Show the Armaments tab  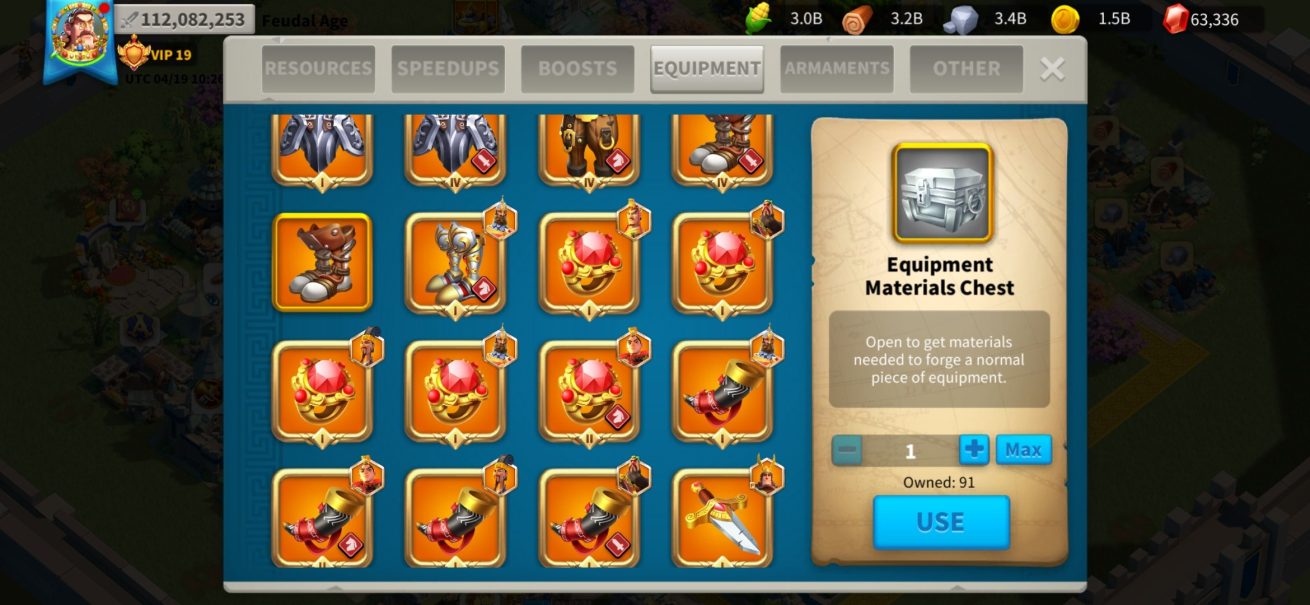837,69
